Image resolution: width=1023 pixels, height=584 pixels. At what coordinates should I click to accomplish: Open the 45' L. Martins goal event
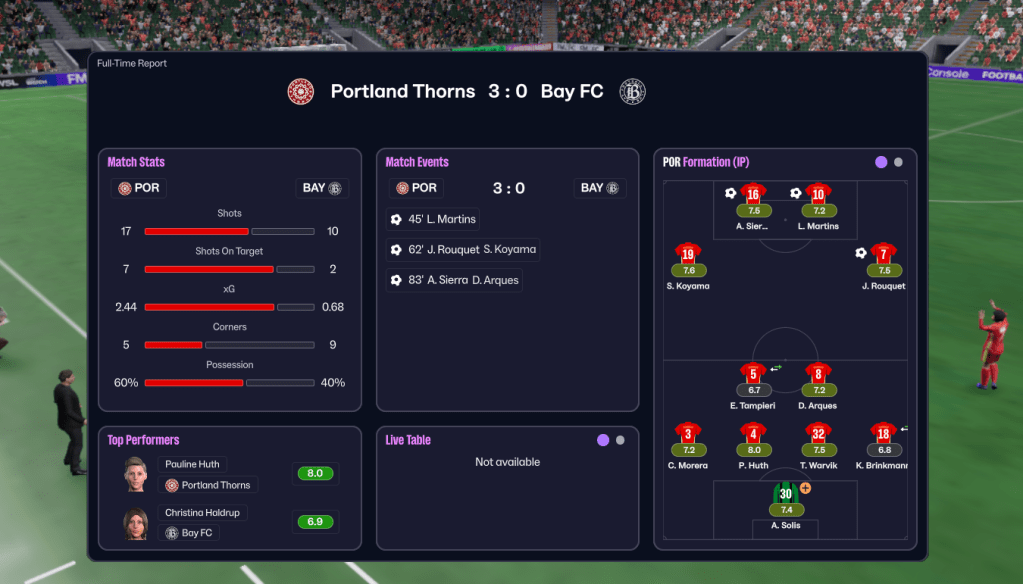coord(433,219)
